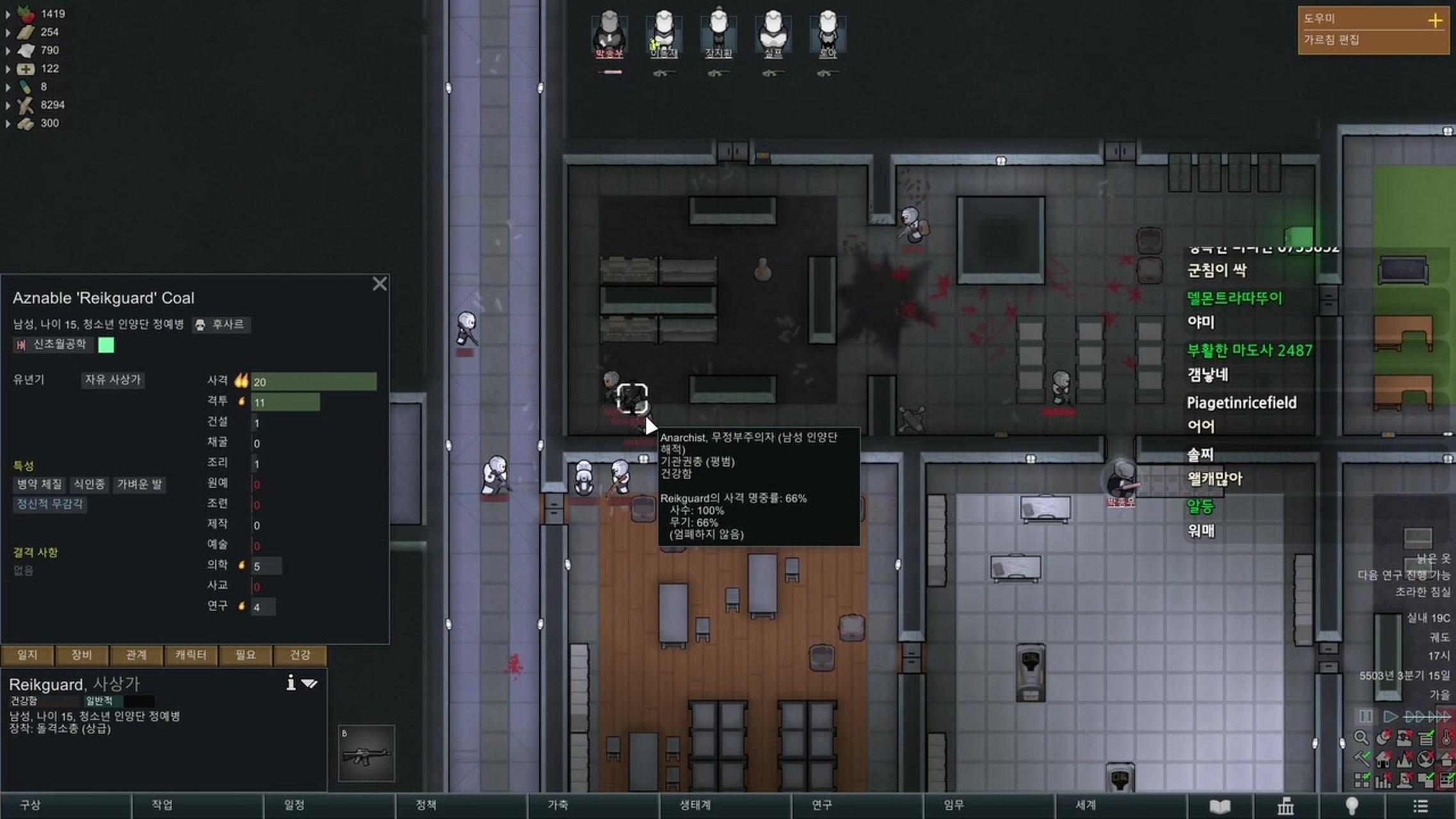This screenshot has height=819, width=1456.
Task: Open the 작업 (Work) menu
Action: coord(162,805)
